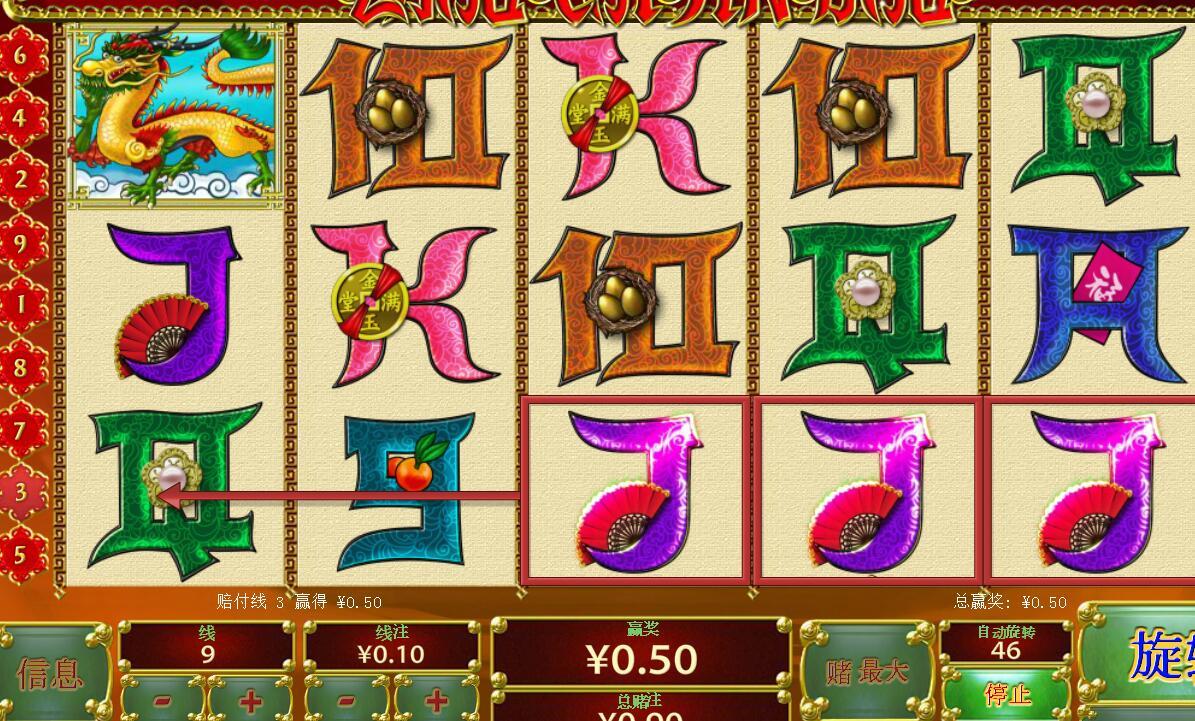Decrease the number of lines (线)
1195x721 pixels.
[163, 699]
